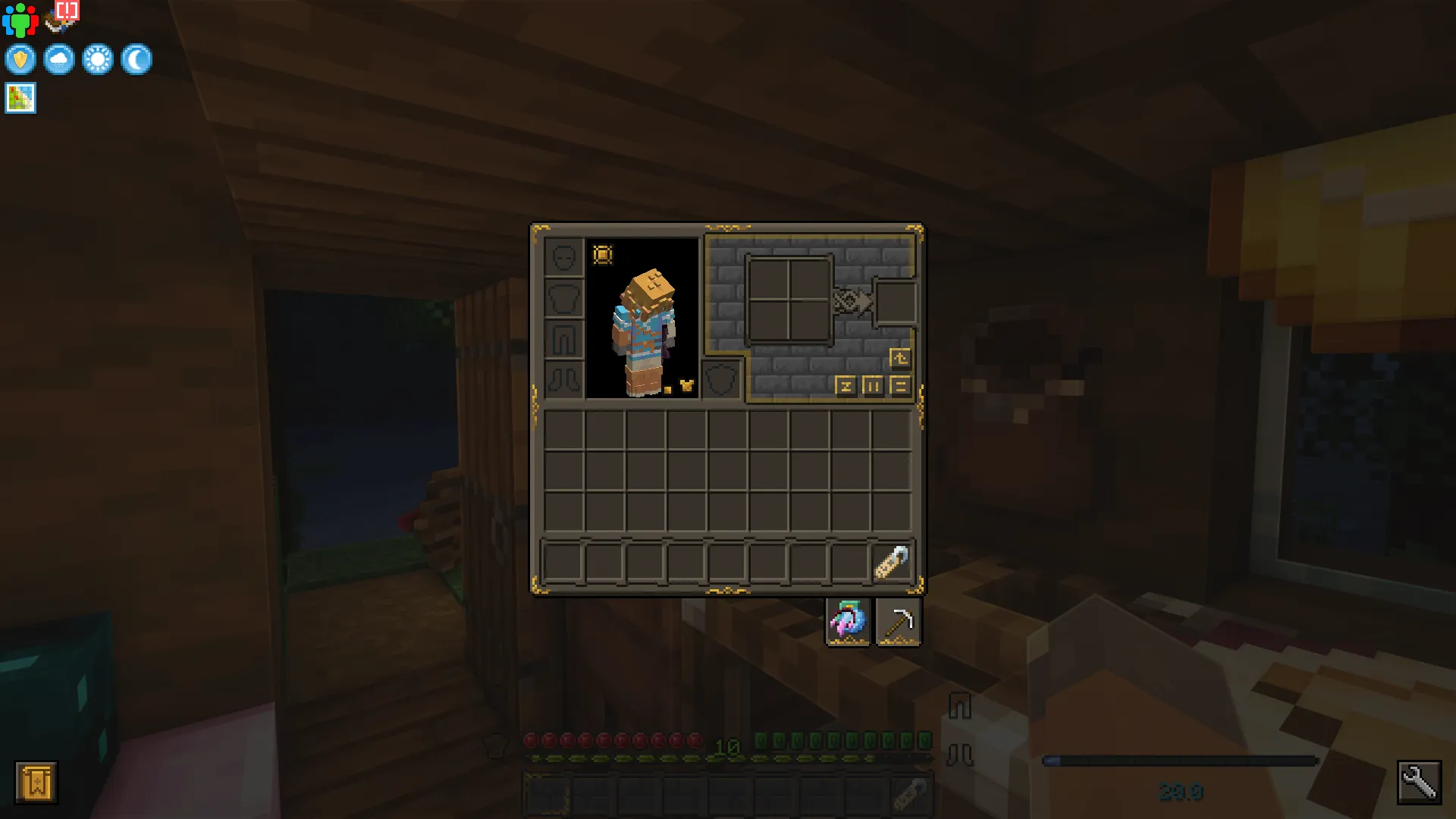Viewport: 1456px width, 819px height.
Task: Click the multiplayer players icon
Action: 20,19
